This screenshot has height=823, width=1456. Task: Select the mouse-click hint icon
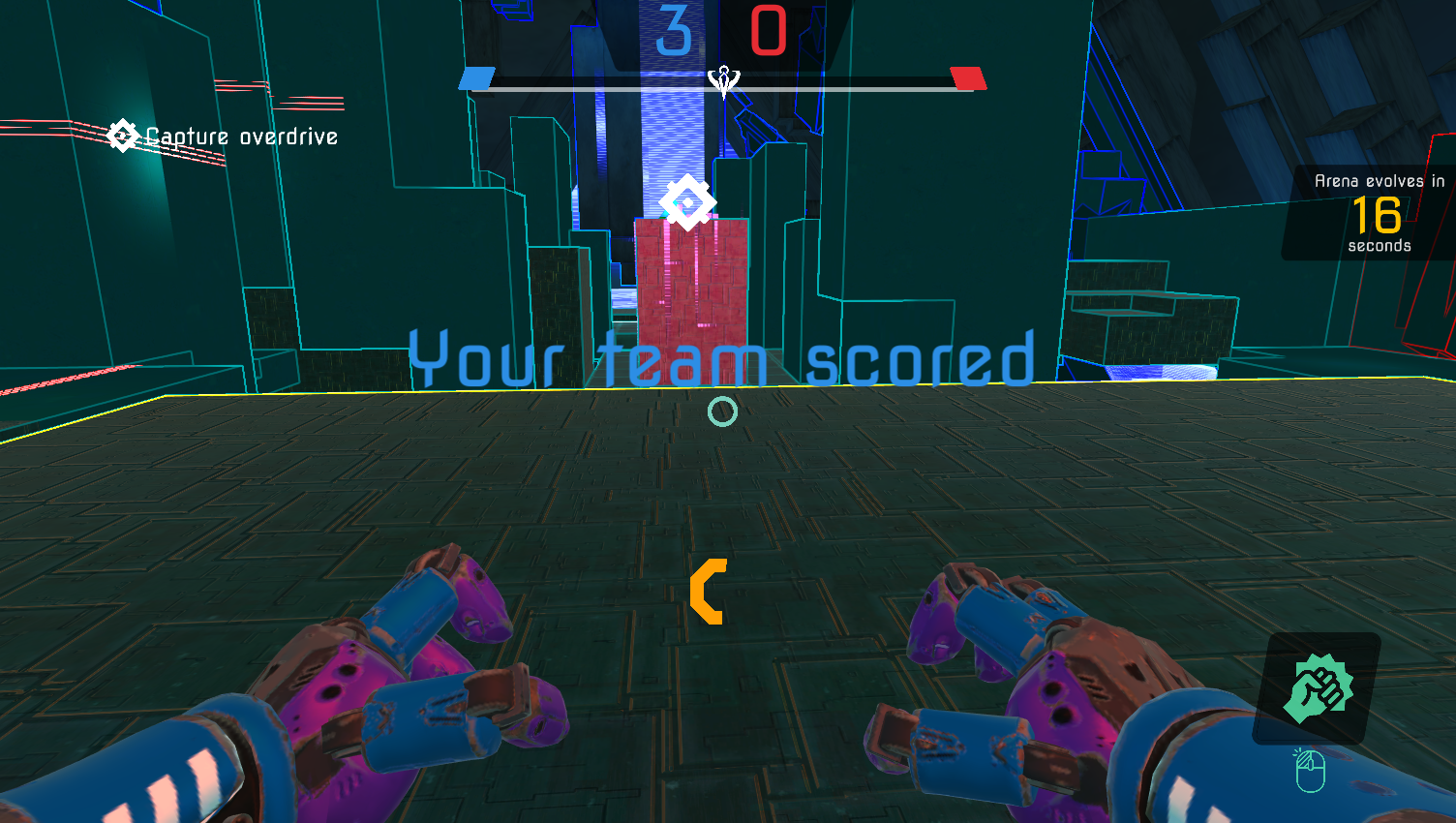click(x=1313, y=770)
